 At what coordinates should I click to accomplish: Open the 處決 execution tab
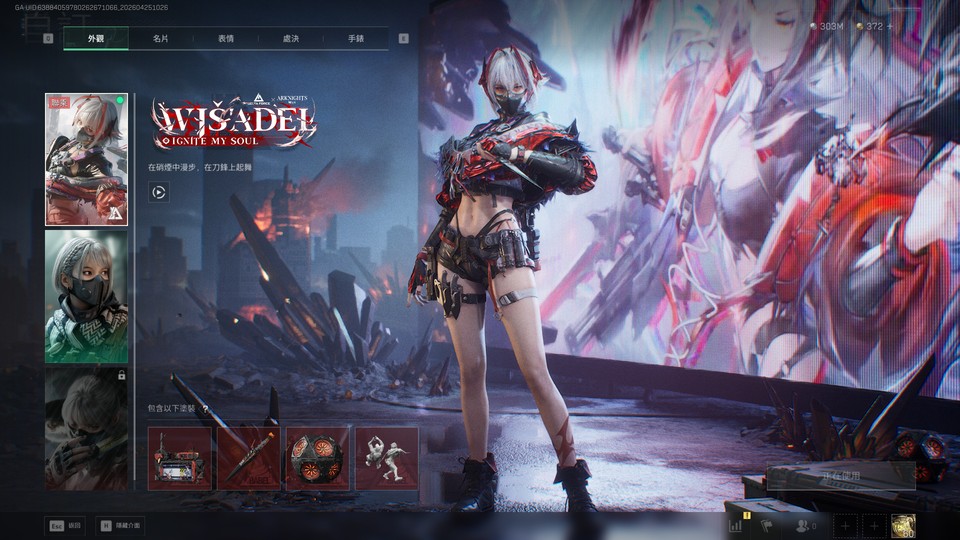click(x=291, y=38)
